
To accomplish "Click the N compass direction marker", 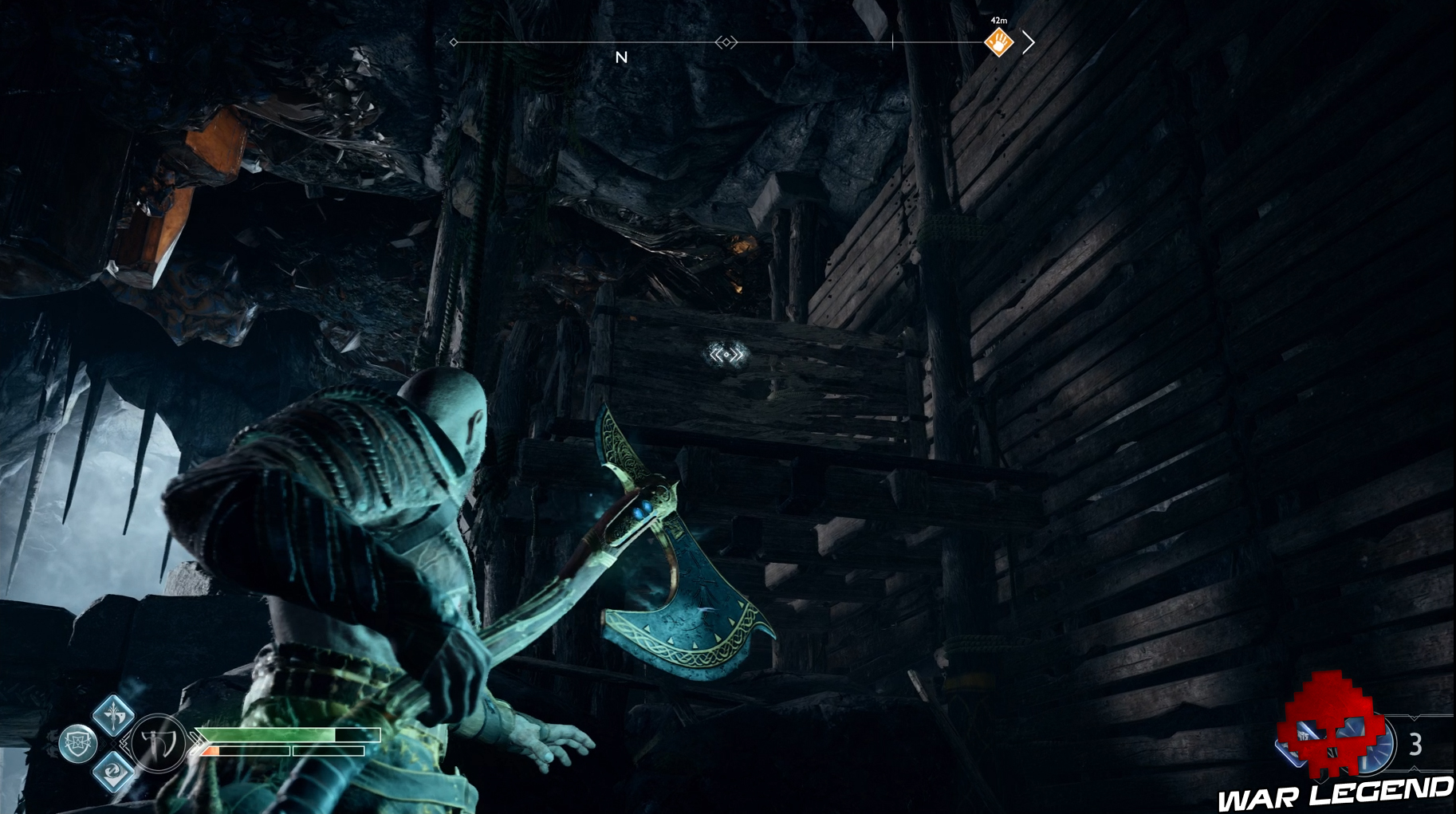I will [621, 57].
